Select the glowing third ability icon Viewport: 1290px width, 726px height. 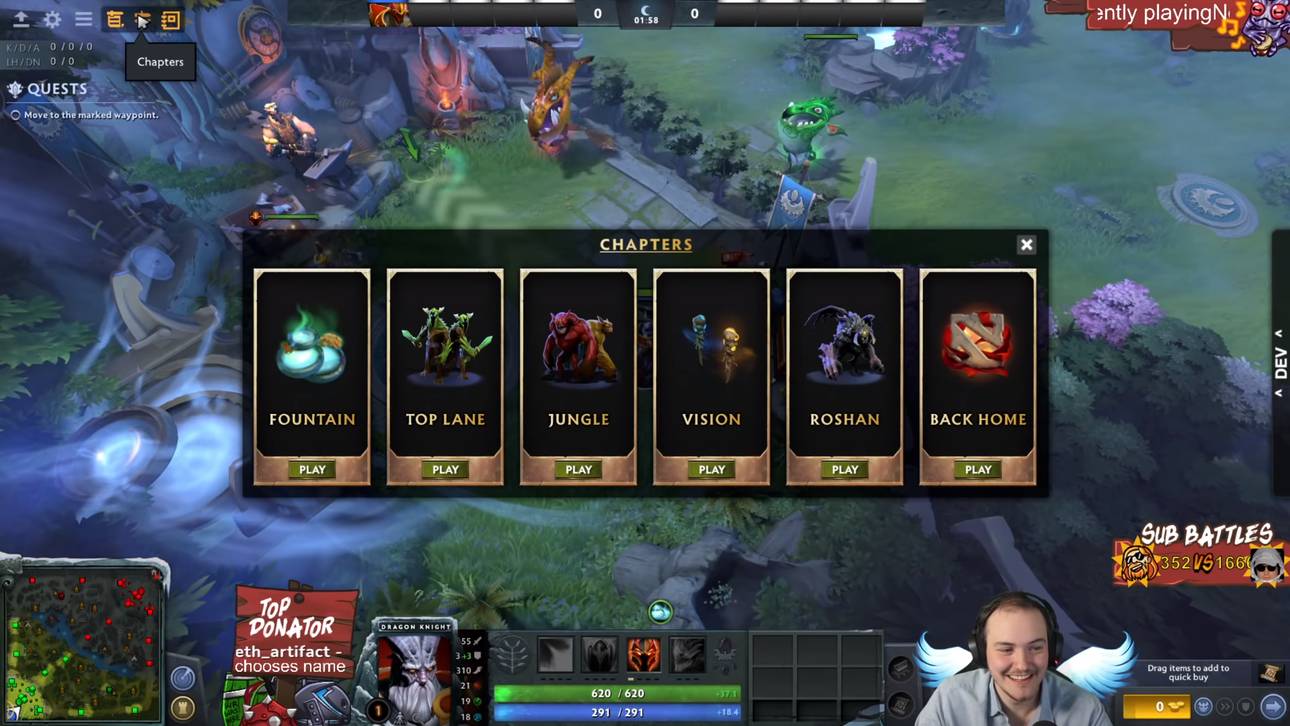643,654
